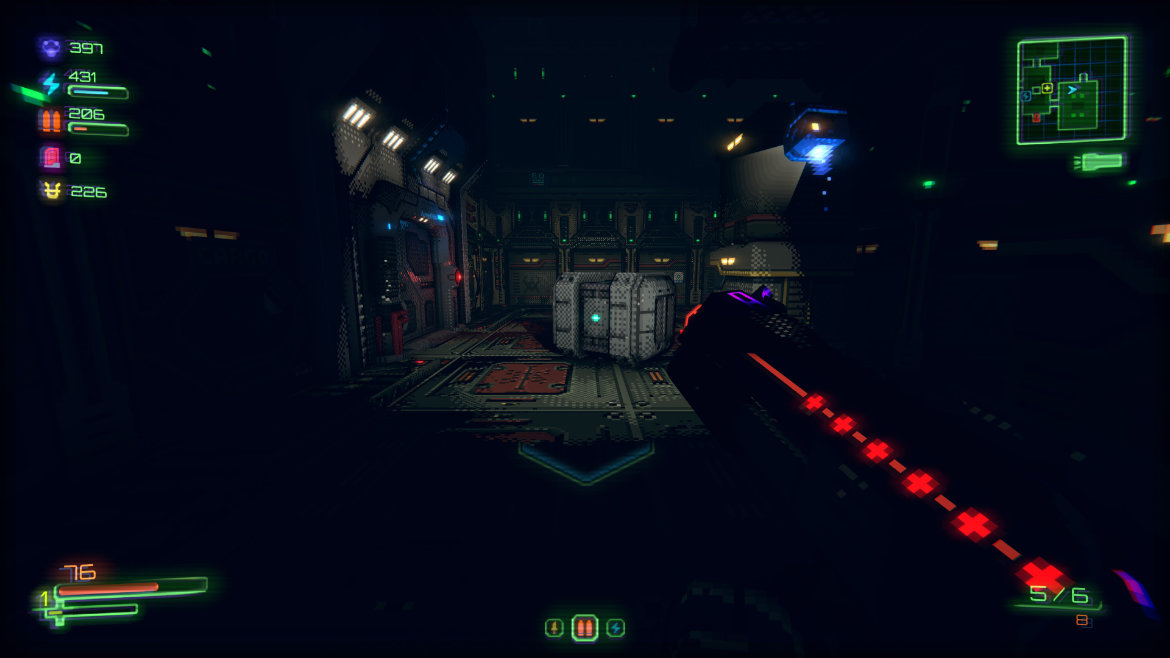Viewport: 1170px width, 658px height.
Task: Select the red padlock marker on minimap
Action: [x=1036, y=117]
